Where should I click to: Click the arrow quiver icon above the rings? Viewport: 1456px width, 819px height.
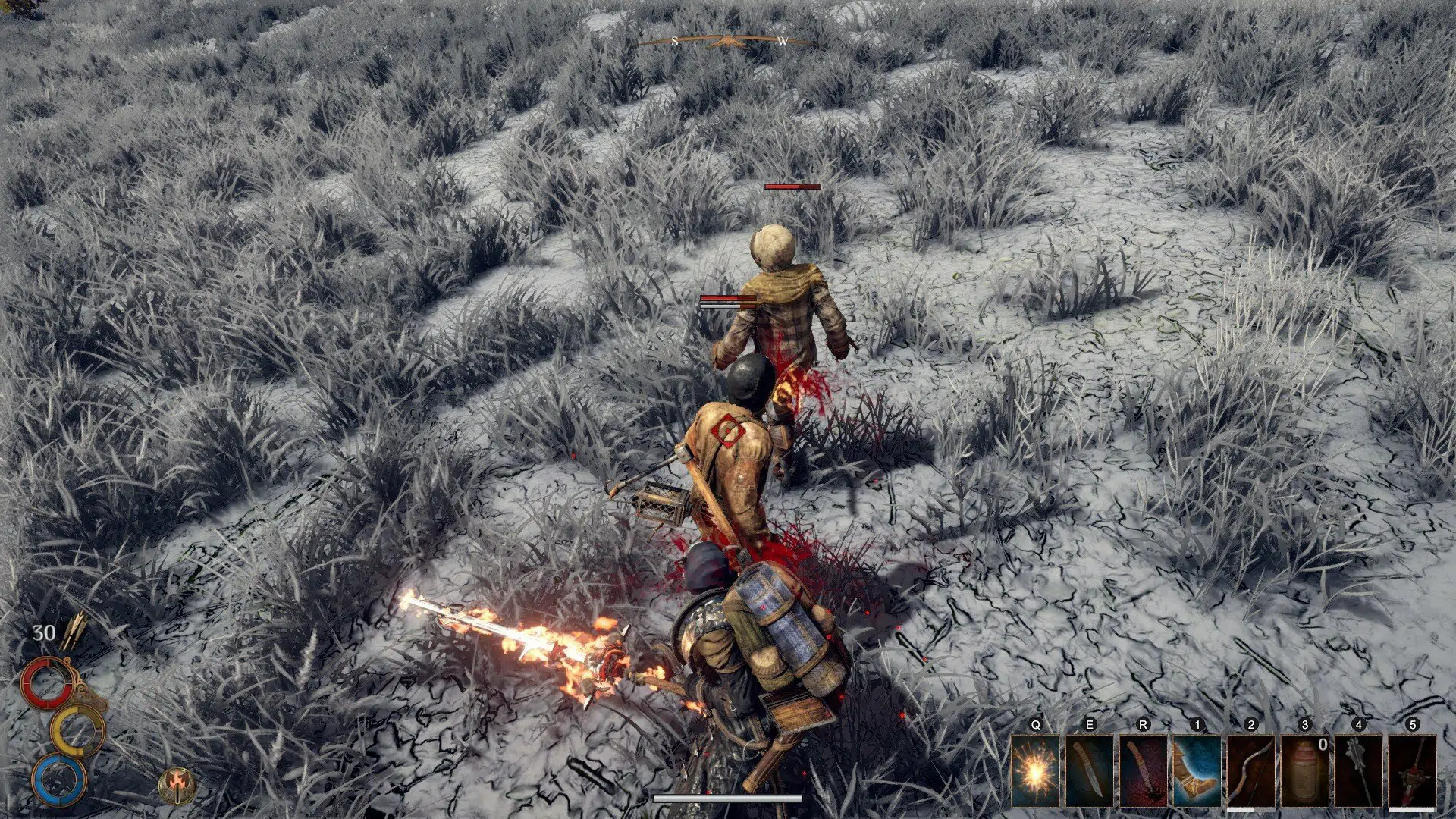(74, 632)
